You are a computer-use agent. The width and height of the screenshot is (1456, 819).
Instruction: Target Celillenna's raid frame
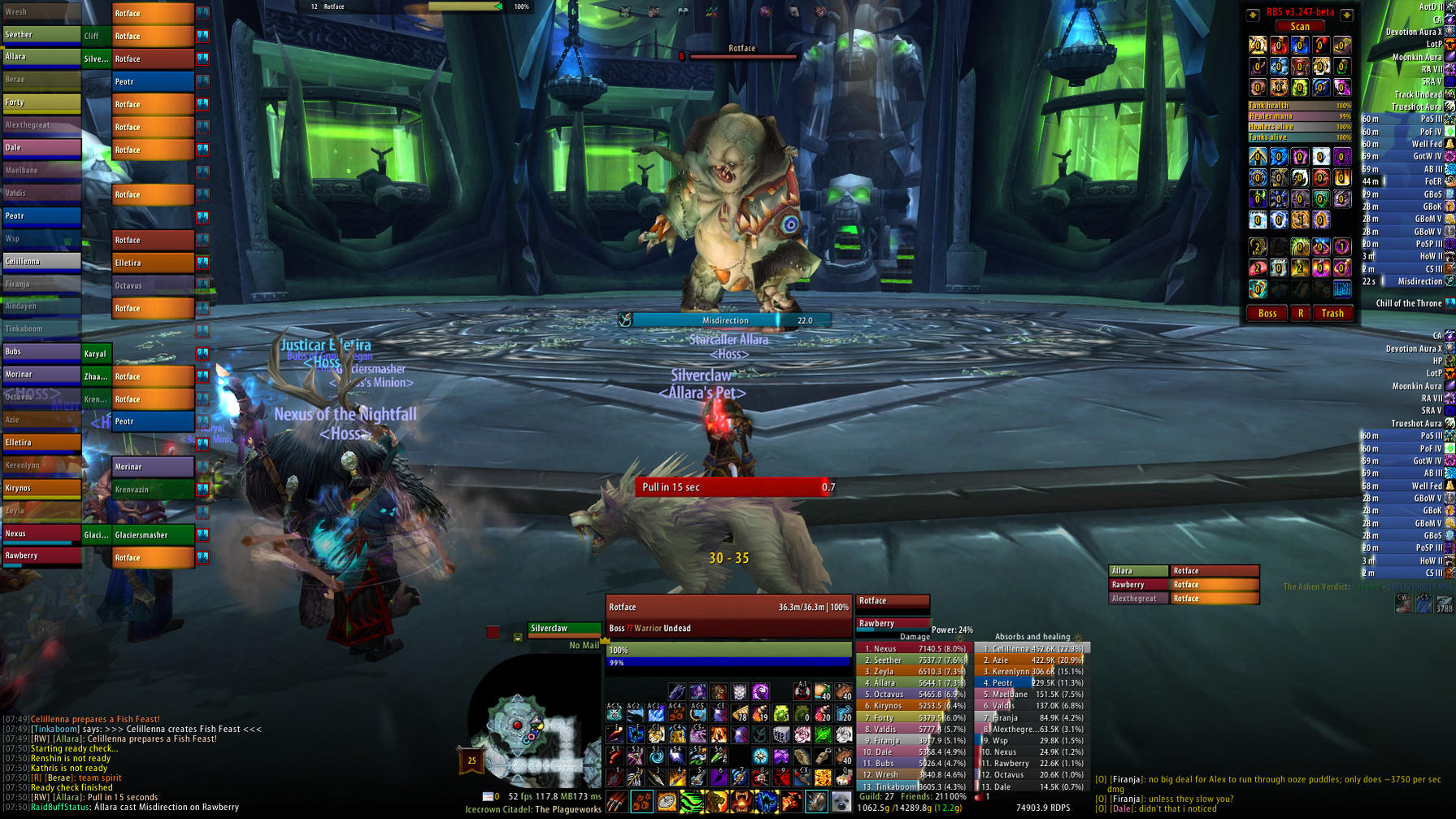(41, 261)
